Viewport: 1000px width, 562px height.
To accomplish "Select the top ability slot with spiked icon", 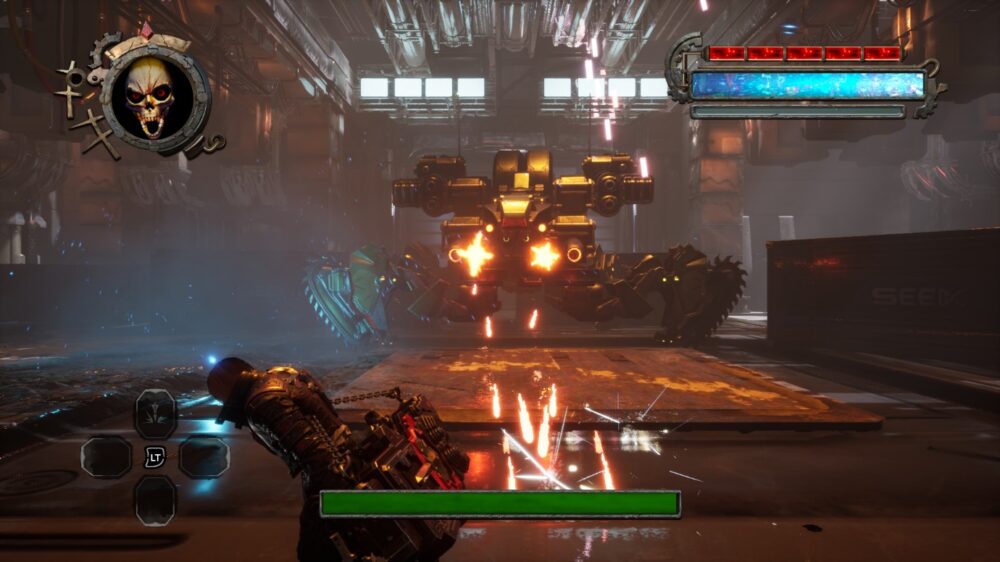I will pos(155,413).
